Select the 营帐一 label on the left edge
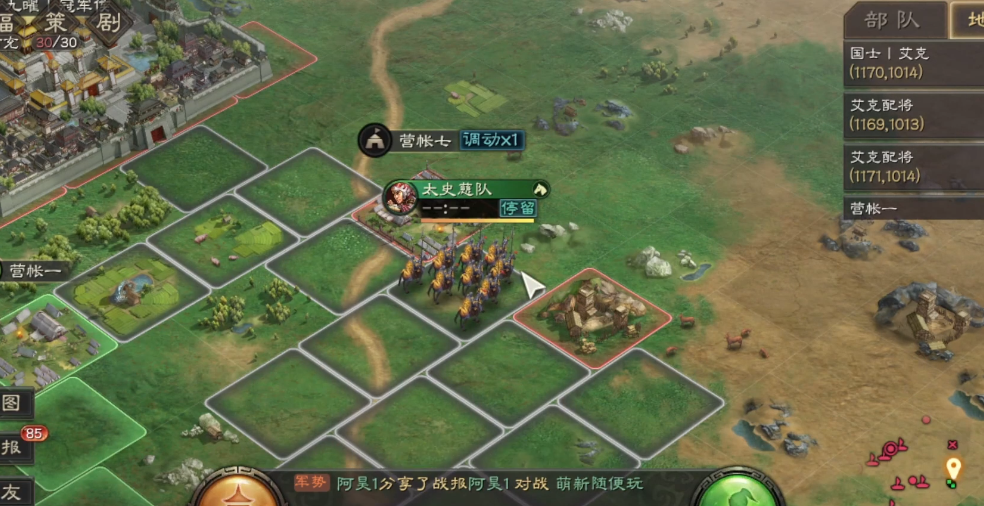The height and width of the screenshot is (506, 984). [x=38, y=270]
